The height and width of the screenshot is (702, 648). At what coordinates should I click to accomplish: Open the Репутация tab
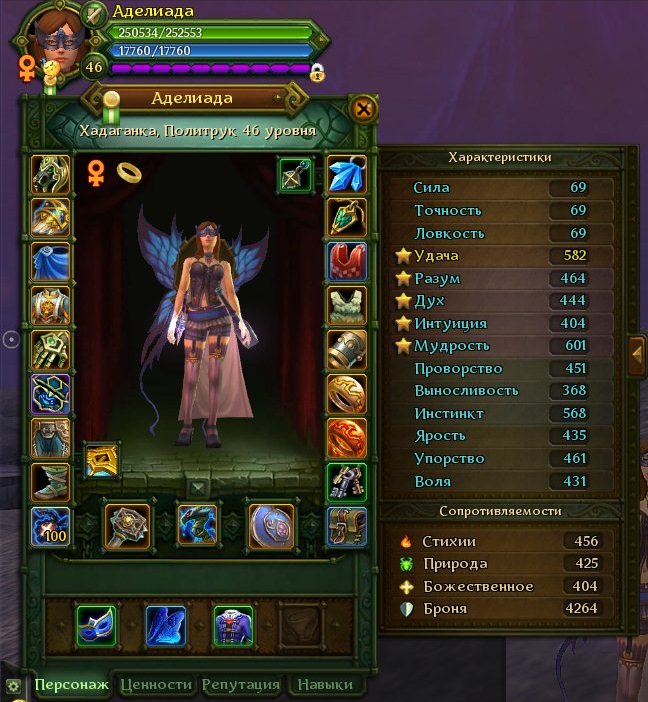click(240, 685)
